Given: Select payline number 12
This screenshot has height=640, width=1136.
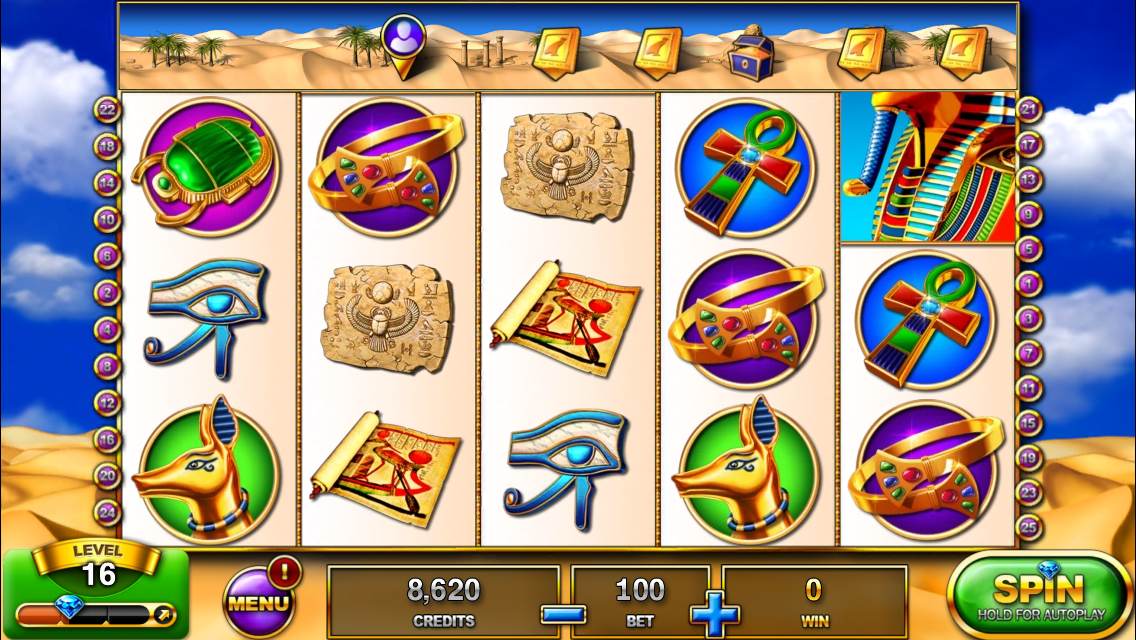Looking at the screenshot, I should coord(107,402).
